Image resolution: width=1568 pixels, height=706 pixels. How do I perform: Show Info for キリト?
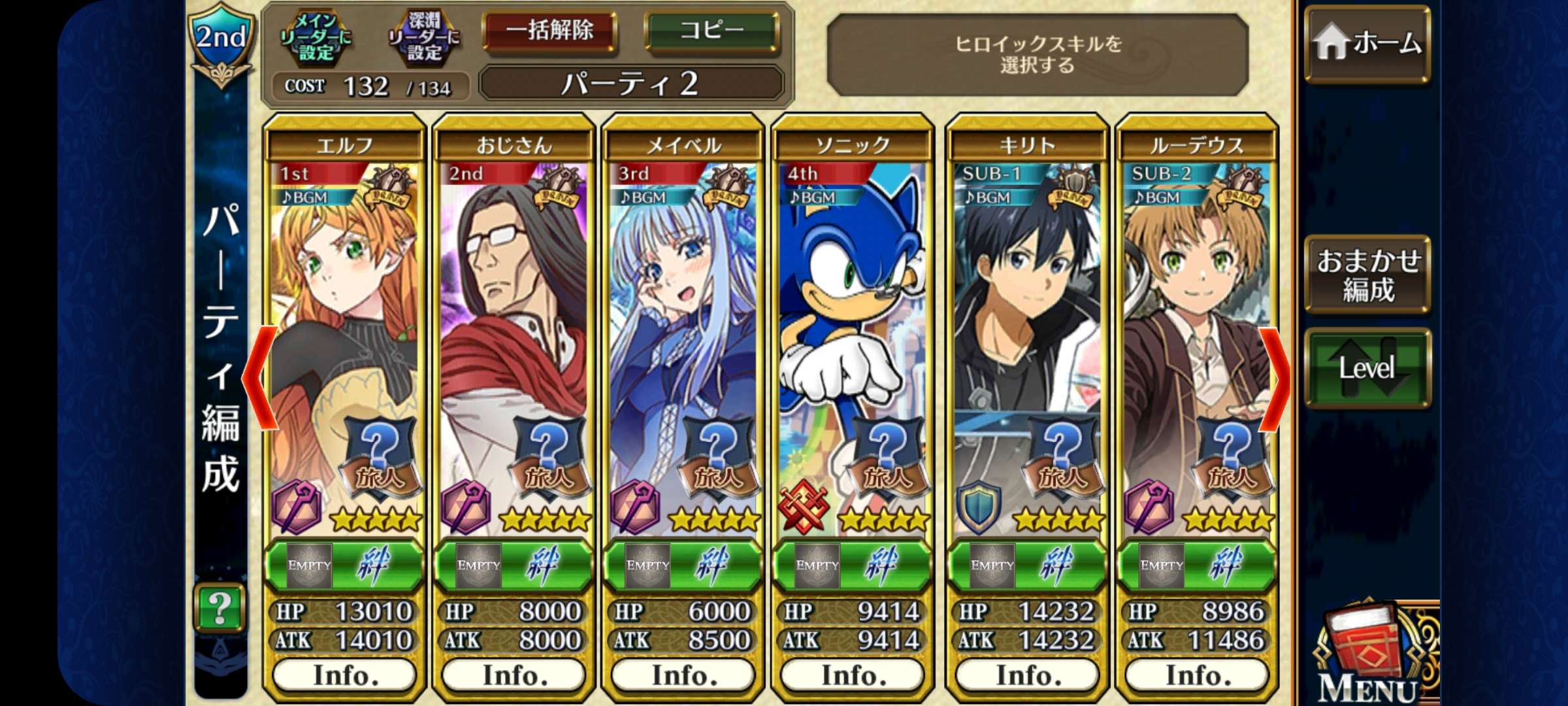[1028, 675]
